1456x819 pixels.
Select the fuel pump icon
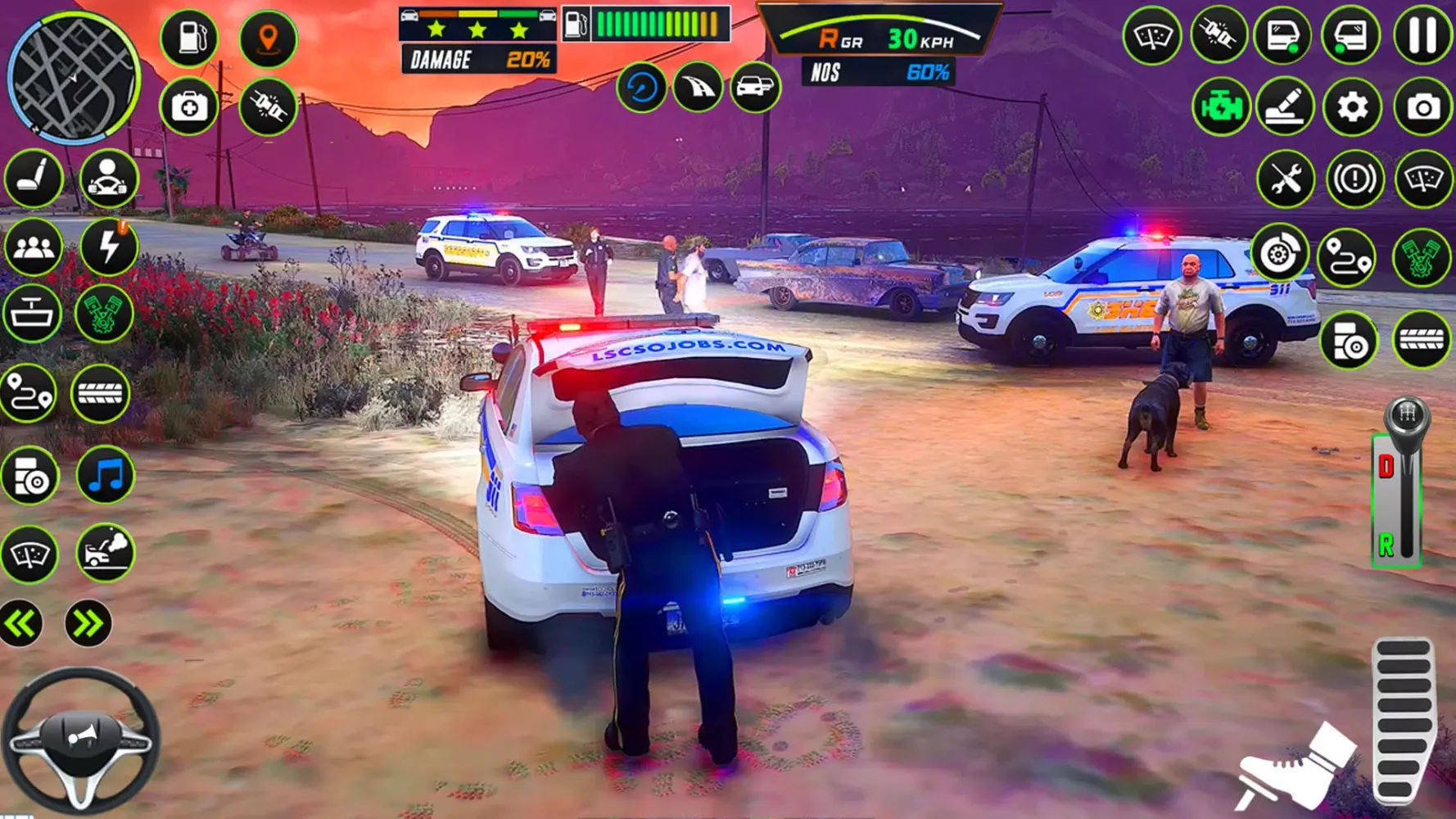(x=189, y=38)
